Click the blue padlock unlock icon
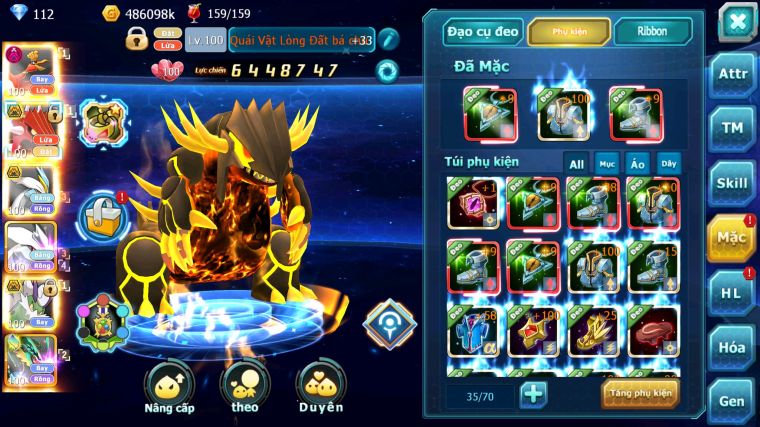This screenshot has height=427, width=760. (102, 213)
